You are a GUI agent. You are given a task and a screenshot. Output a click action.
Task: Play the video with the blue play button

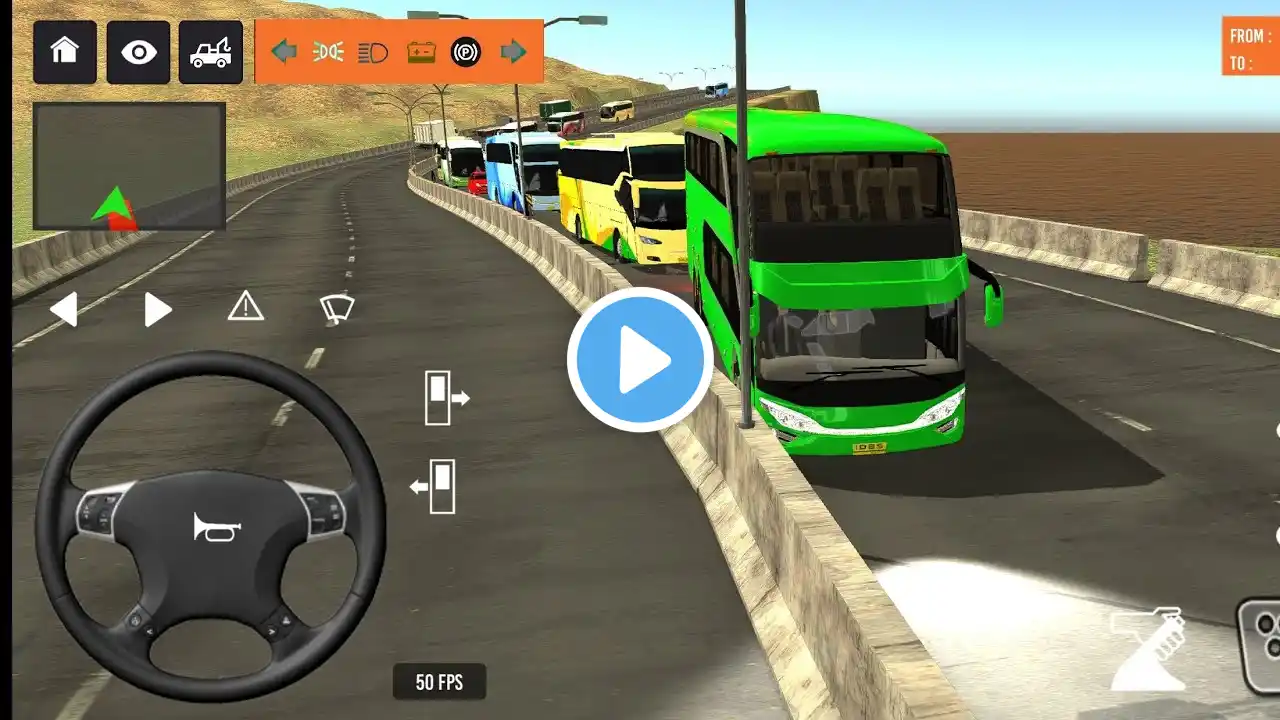[x=640, y=360]
